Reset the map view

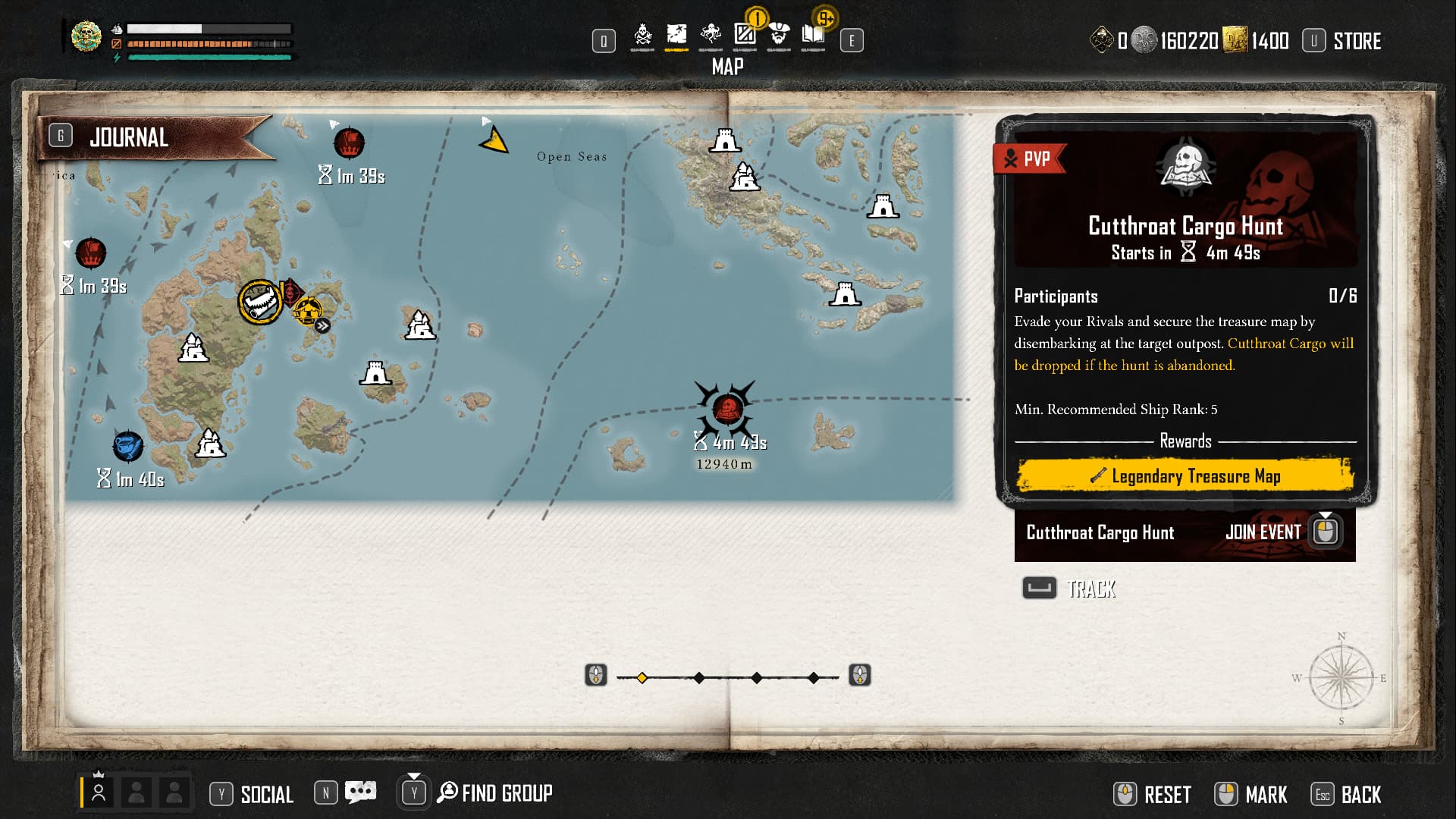pyautogui.click(x=1166, y=795)
